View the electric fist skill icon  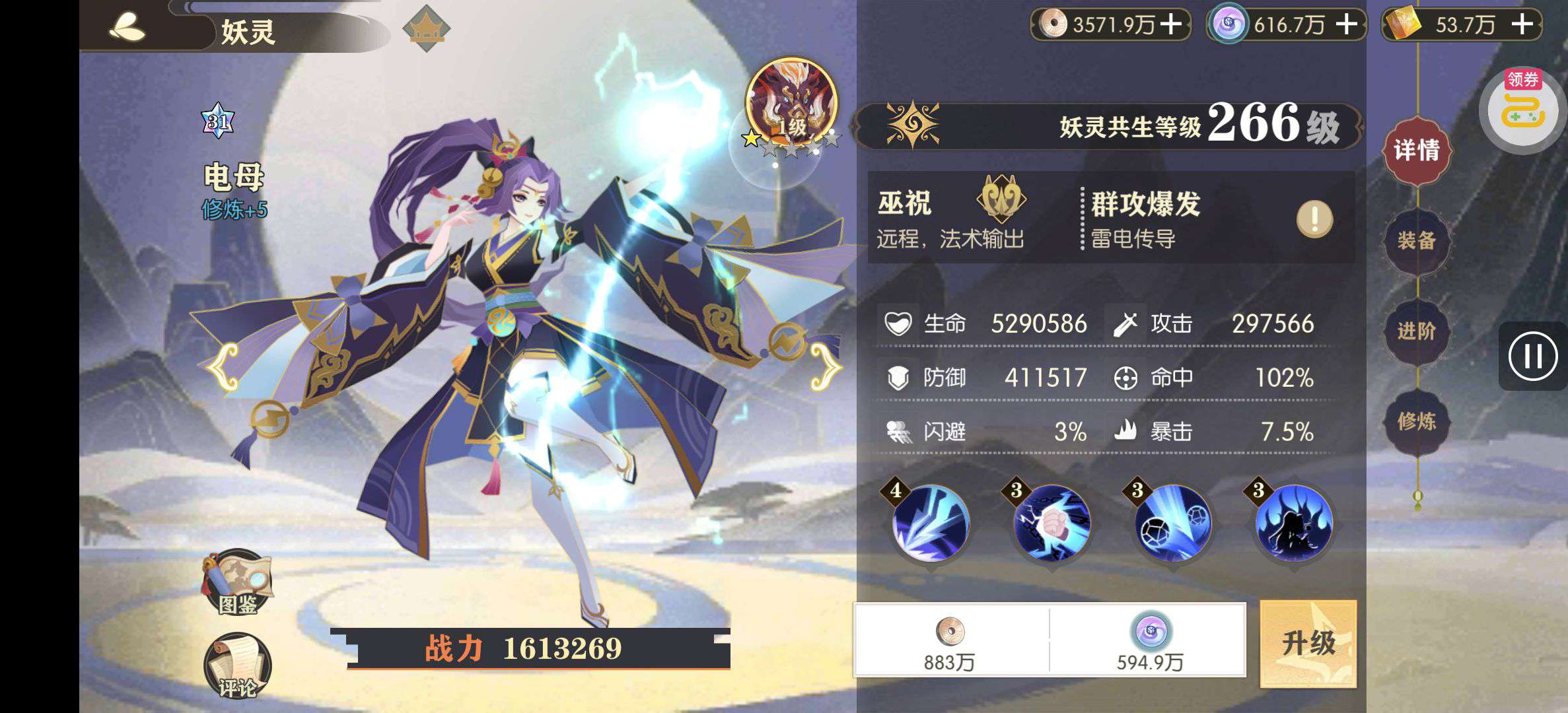click(1051, 524)
